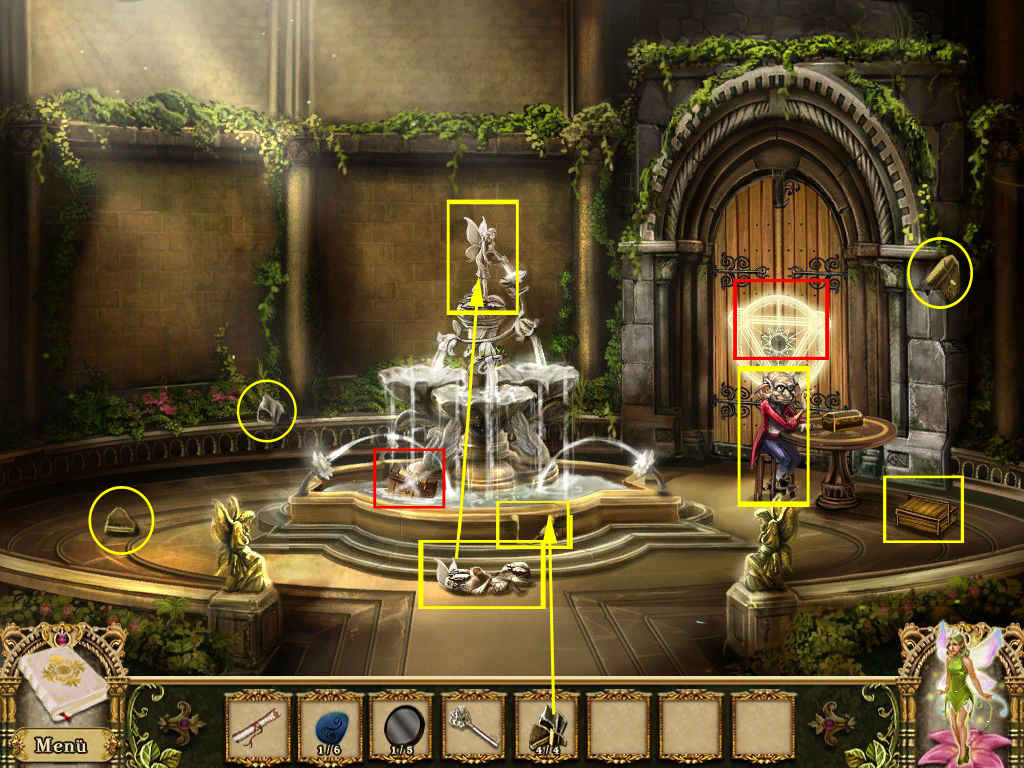
Task: Select the rolled scroll inventory slot
Action: [257, 726]
